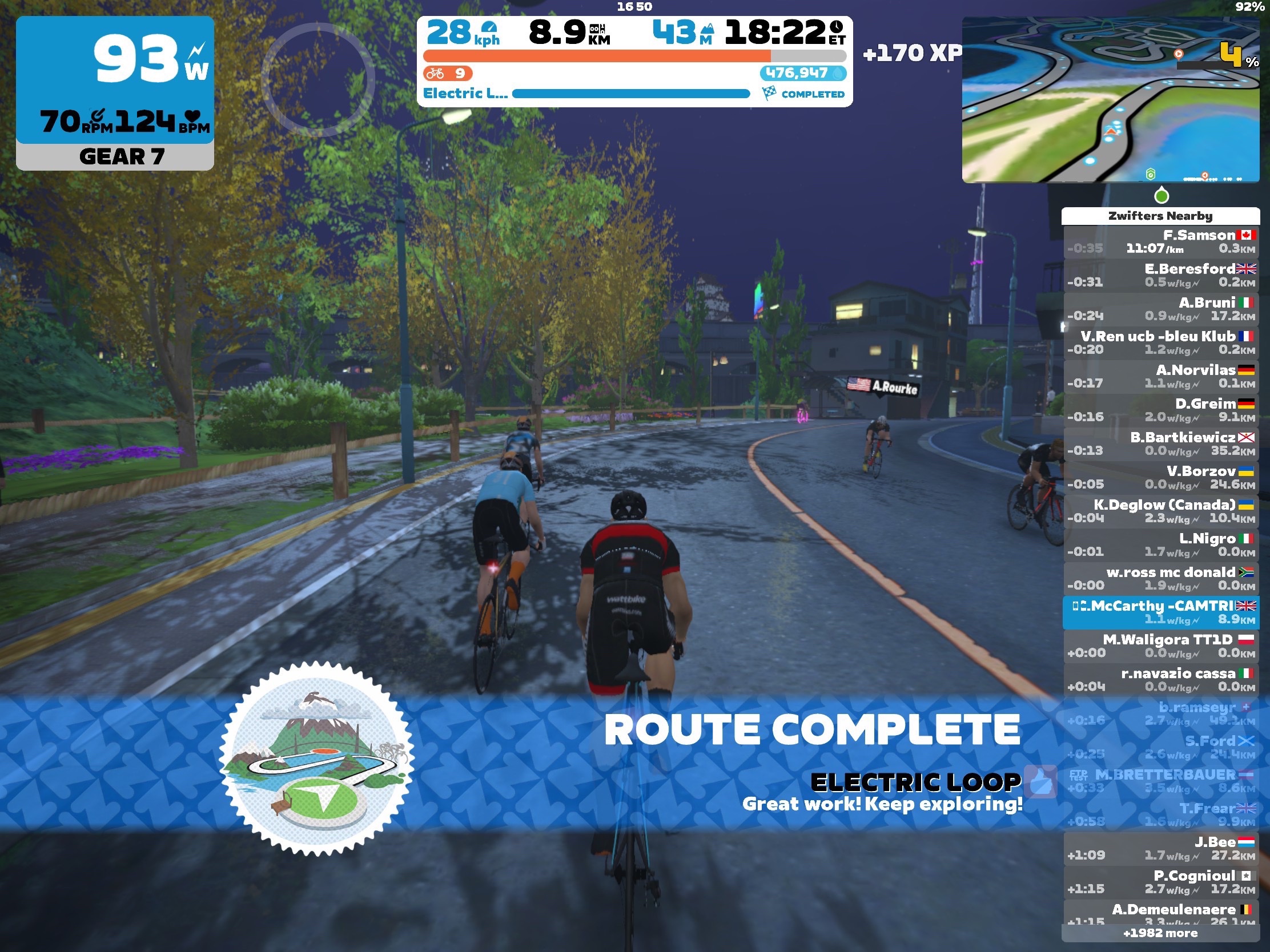Choose E.Beresford from the nearby riders

pyautogui.click(x=1160, y=276)
